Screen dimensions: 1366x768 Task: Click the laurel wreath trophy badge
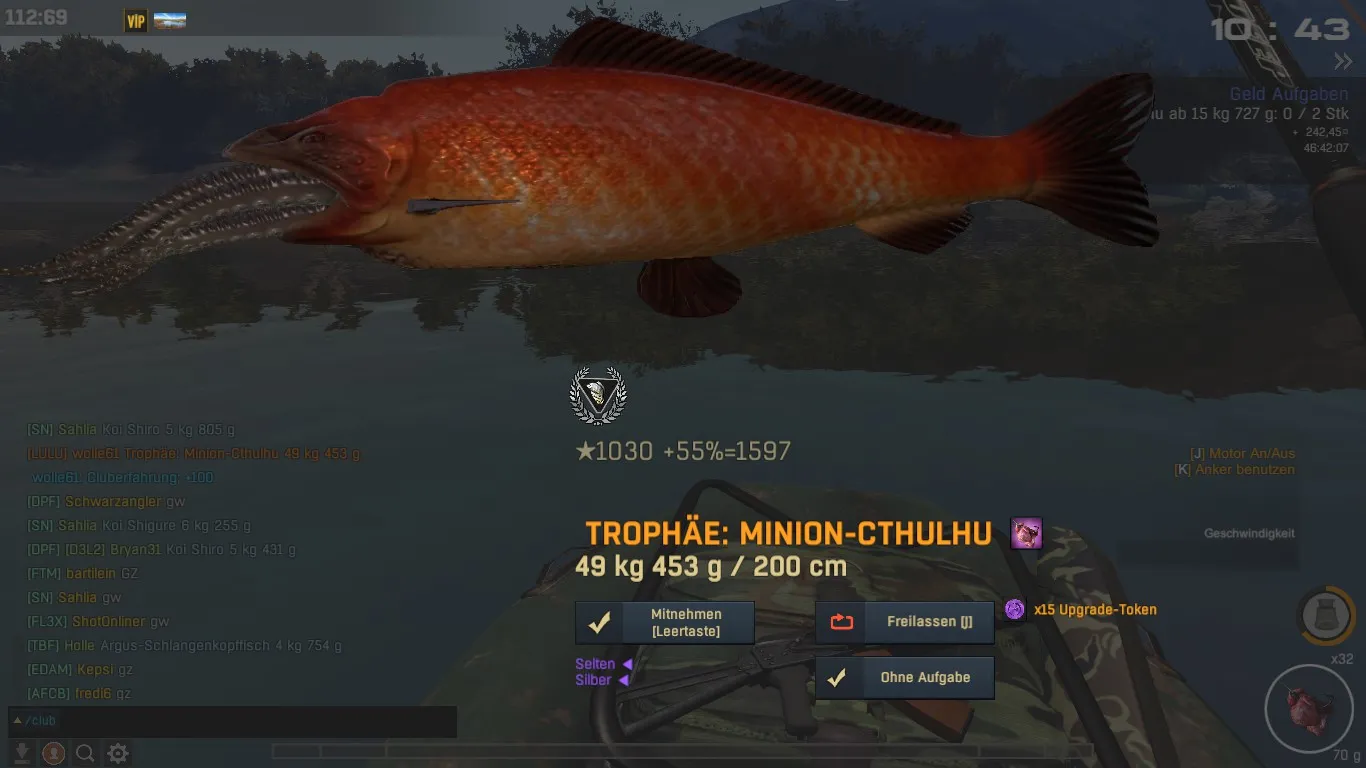point(597,395)
